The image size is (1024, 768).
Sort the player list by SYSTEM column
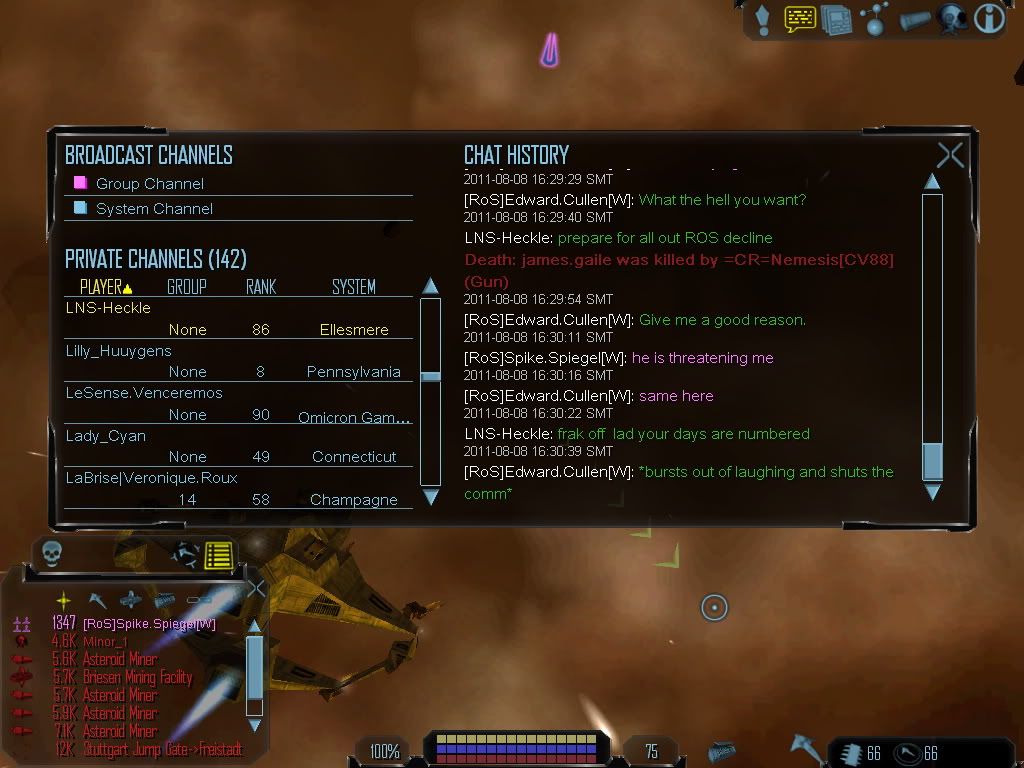tap(353, 287)
